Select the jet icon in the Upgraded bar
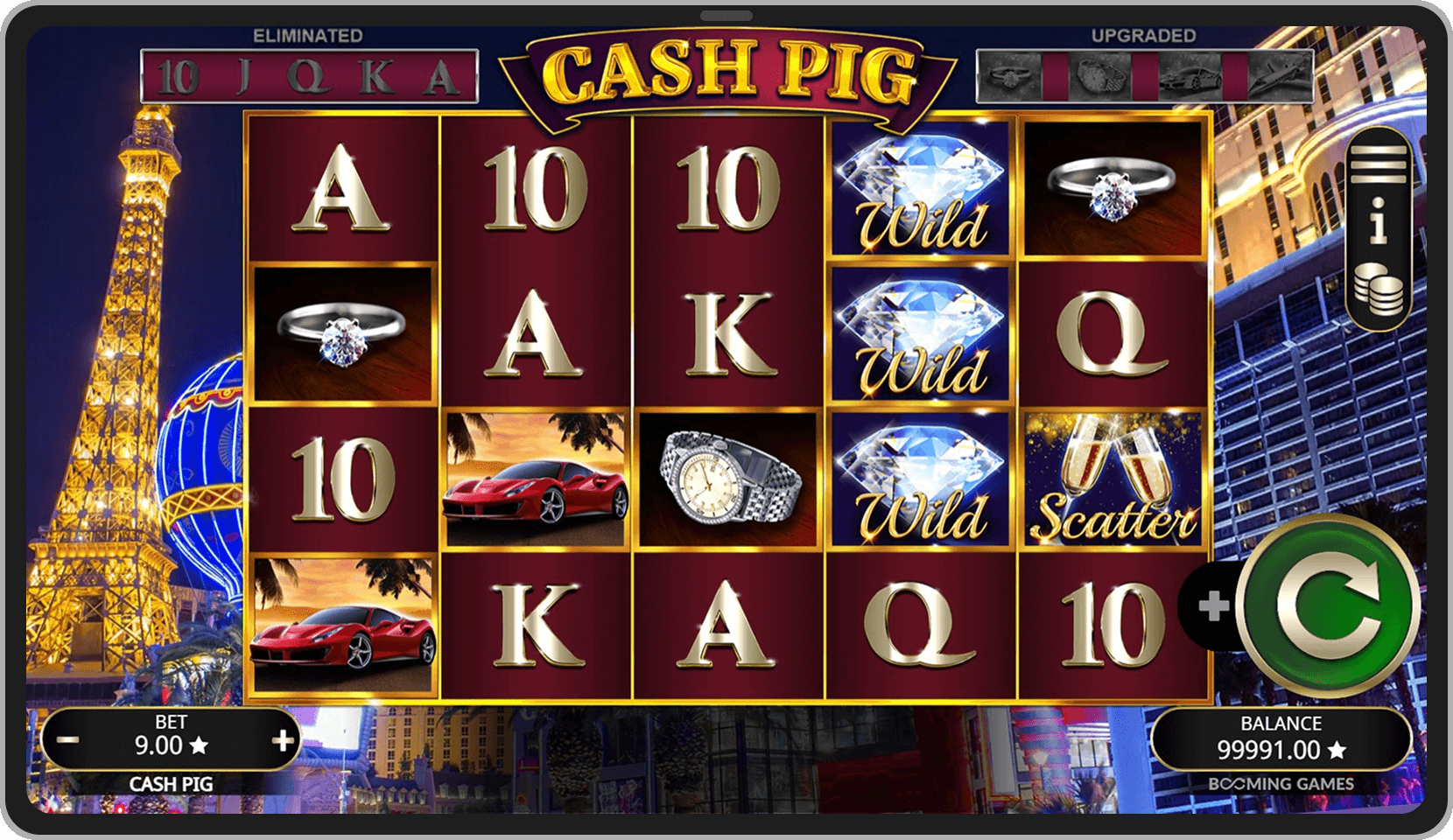Image resolution: width=1453 pixels, height=840 pixels. pos(1278,77)
